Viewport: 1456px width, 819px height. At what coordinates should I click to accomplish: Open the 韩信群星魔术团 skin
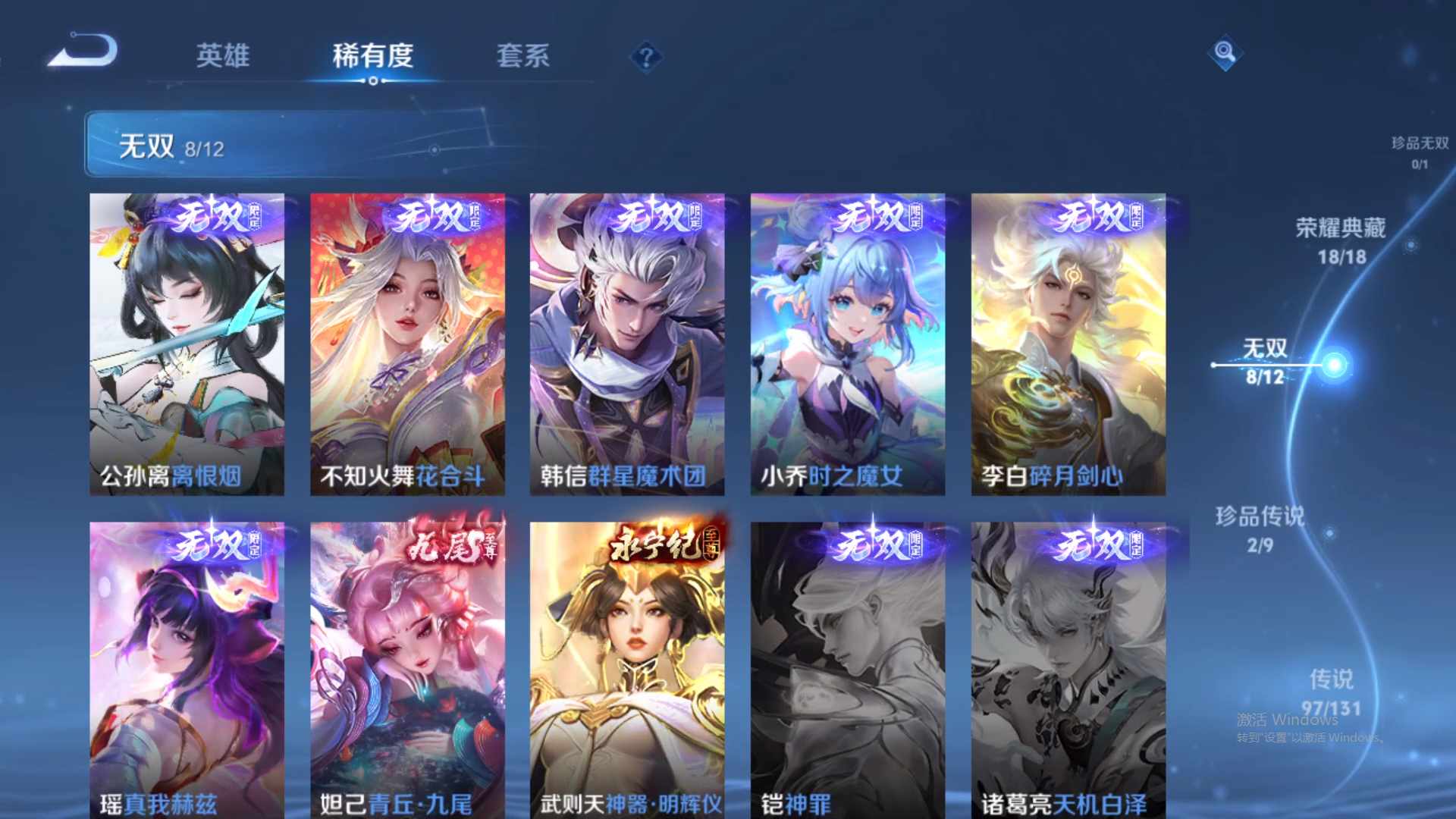(627, 341)
